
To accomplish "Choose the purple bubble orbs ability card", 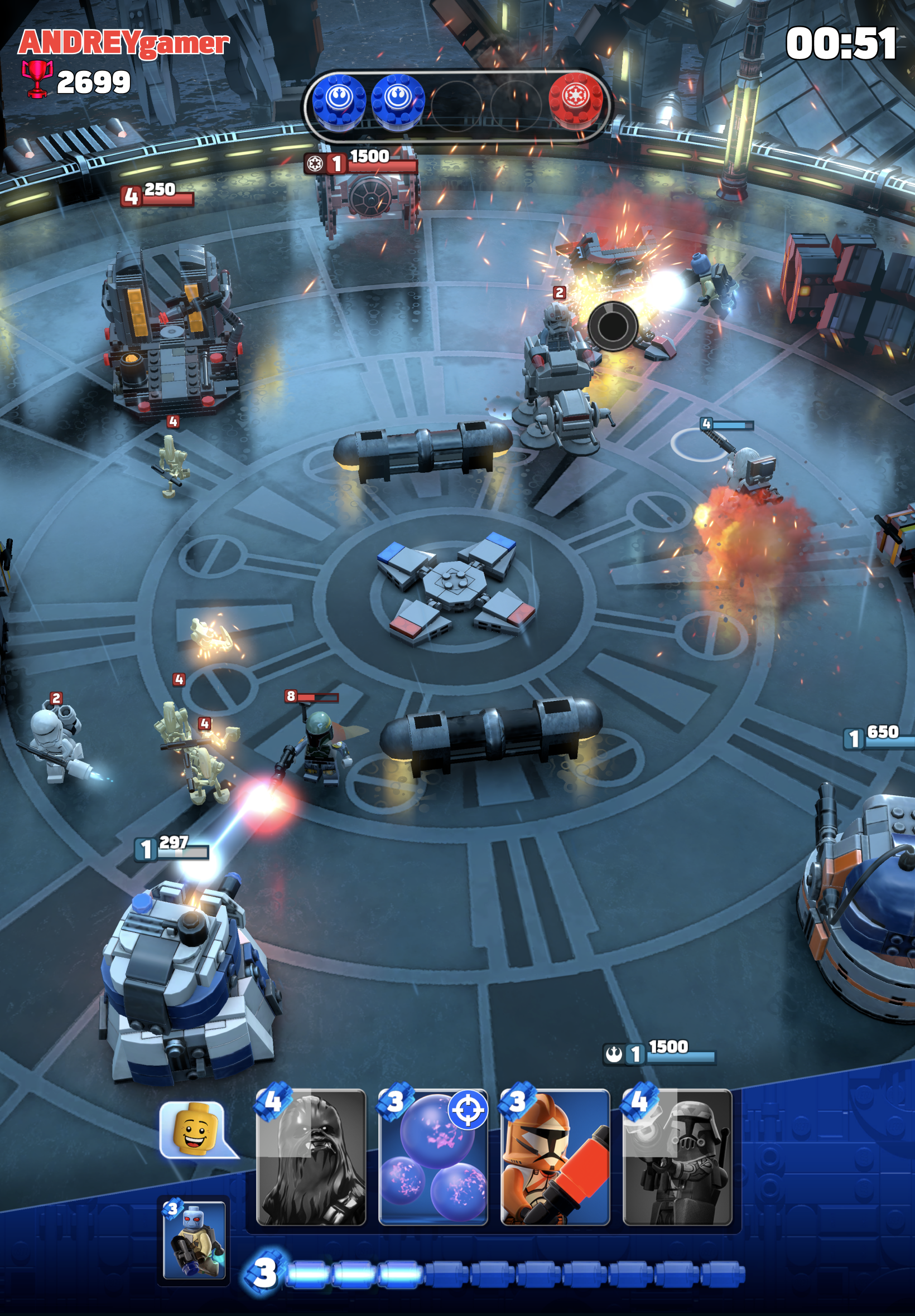I will pos(433,1157).
